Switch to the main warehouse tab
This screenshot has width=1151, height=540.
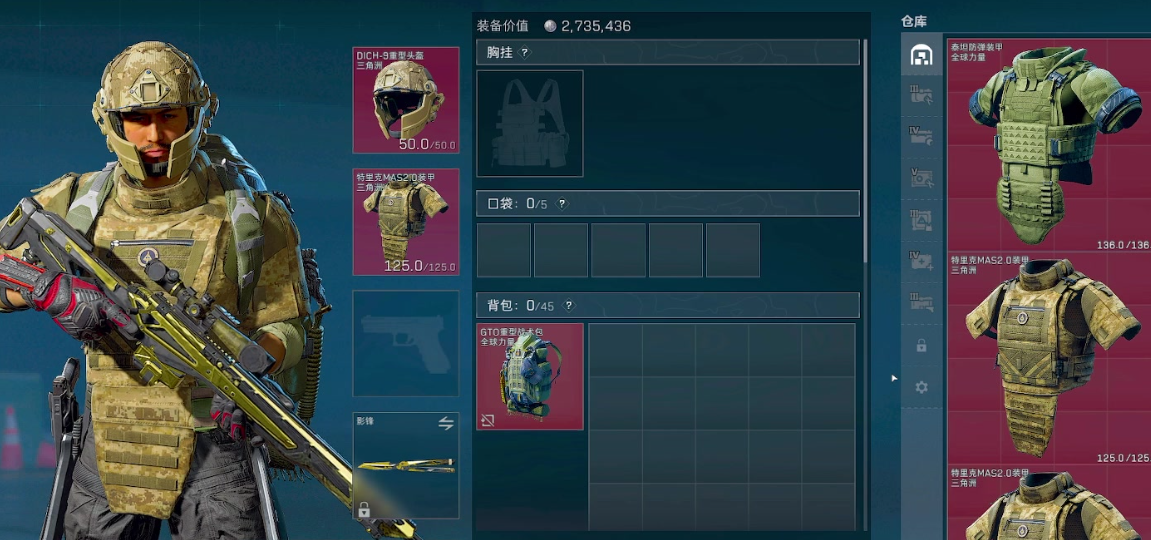pyautogui.click(x=921, y=55)
